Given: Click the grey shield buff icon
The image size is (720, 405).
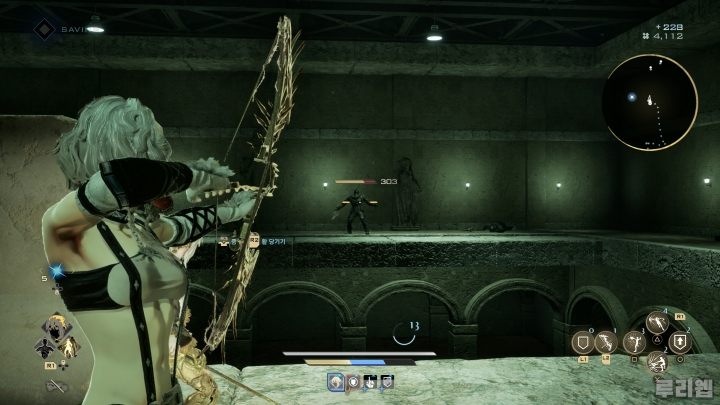Looking at the screenshot, I should (x=387, y=381).
